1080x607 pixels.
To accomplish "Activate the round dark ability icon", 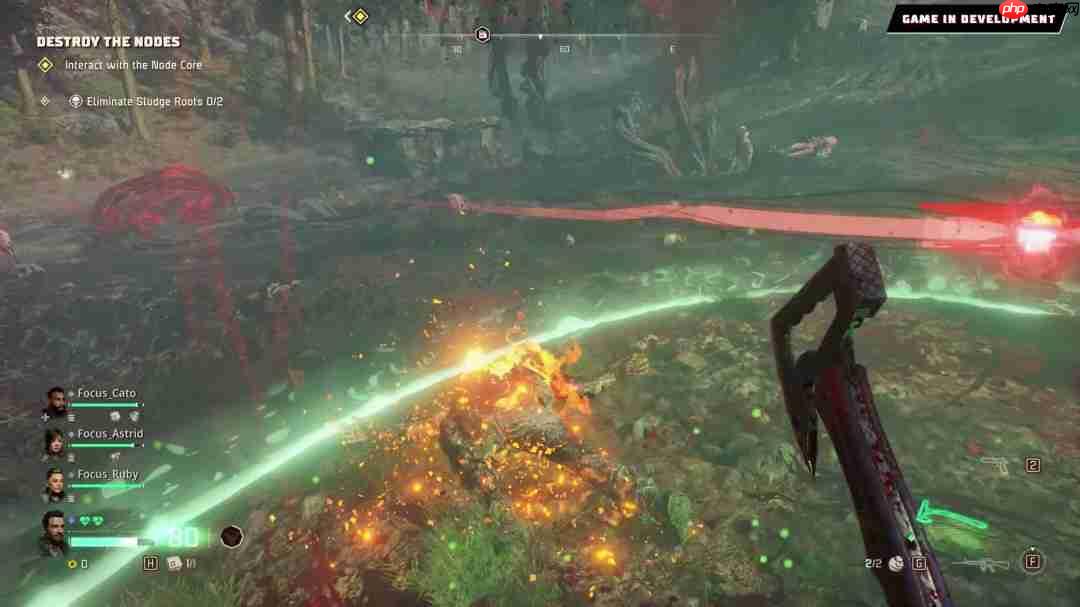I will point(232,537).
